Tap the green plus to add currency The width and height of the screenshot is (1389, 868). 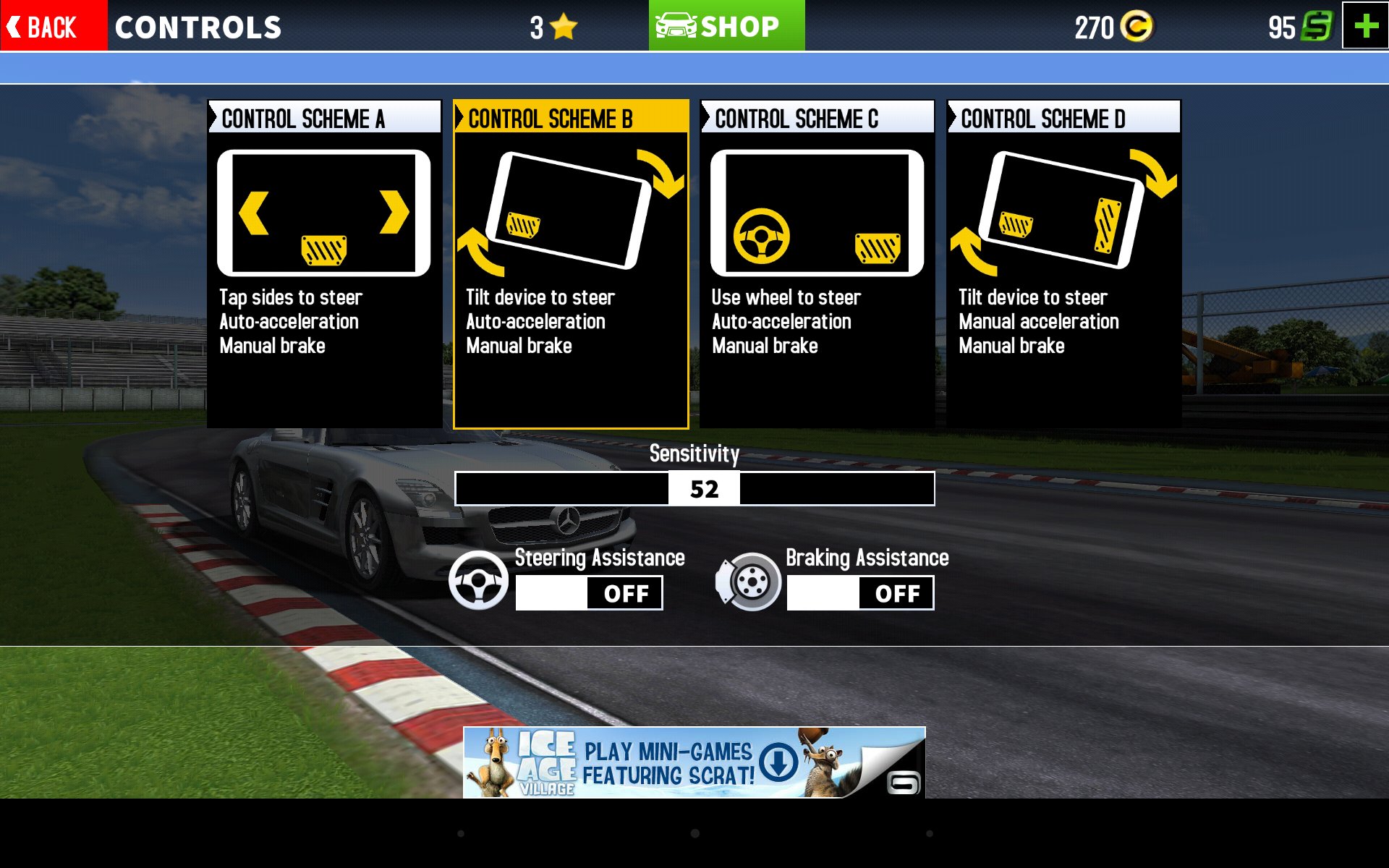[x=1365, y=26]
